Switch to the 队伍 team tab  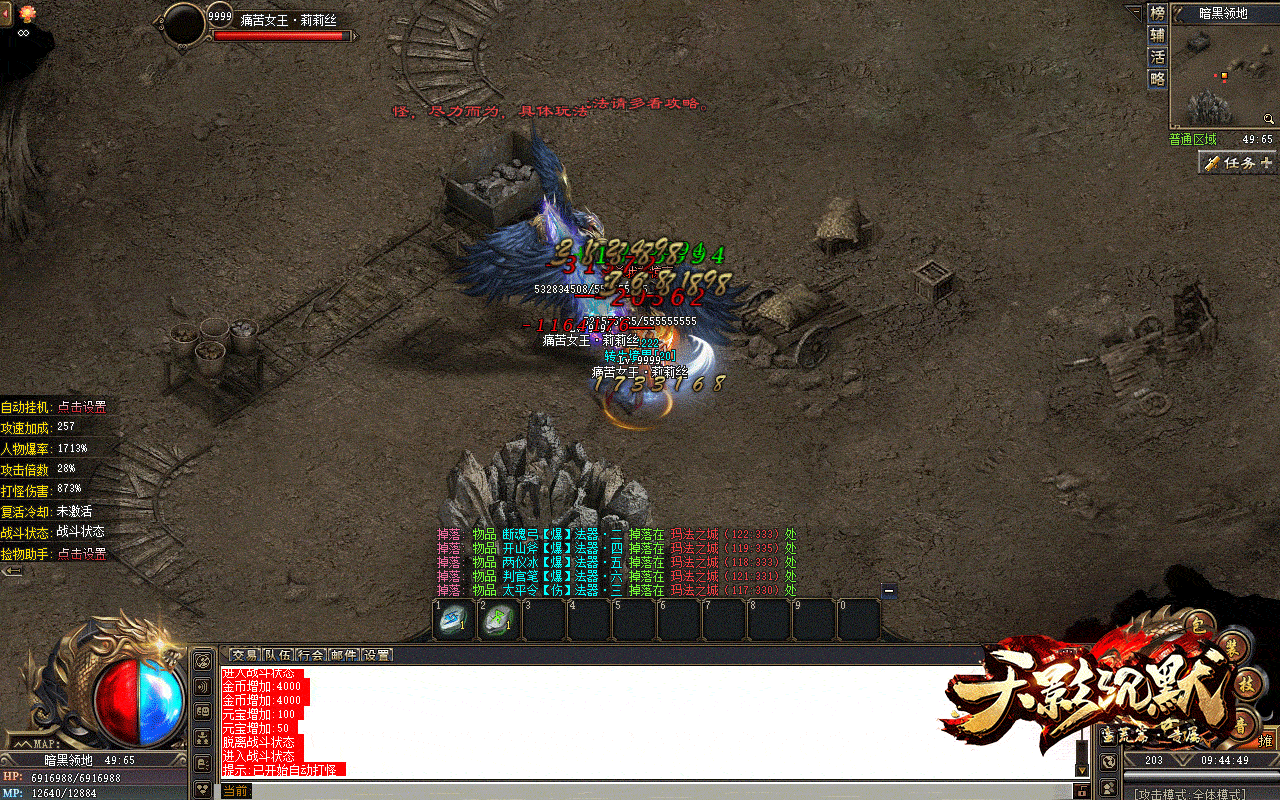tap(278, 655)
